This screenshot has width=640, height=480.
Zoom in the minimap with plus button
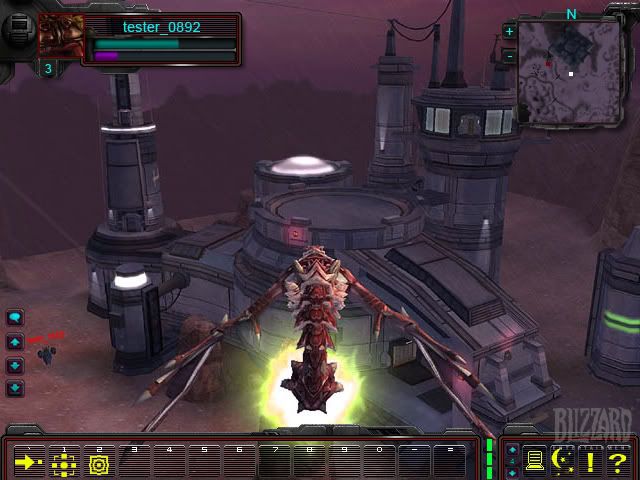[x=510, y=31]
